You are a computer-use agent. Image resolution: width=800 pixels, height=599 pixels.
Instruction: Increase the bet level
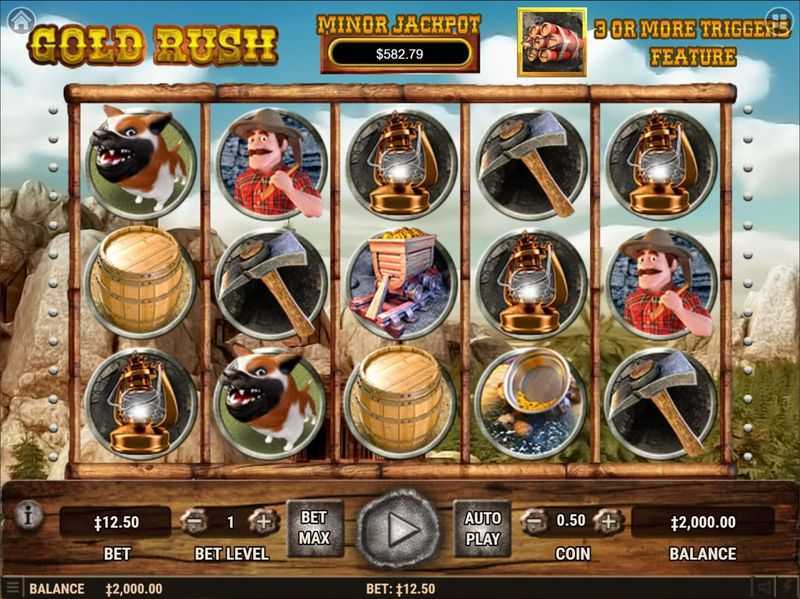[x=263, y=521]
